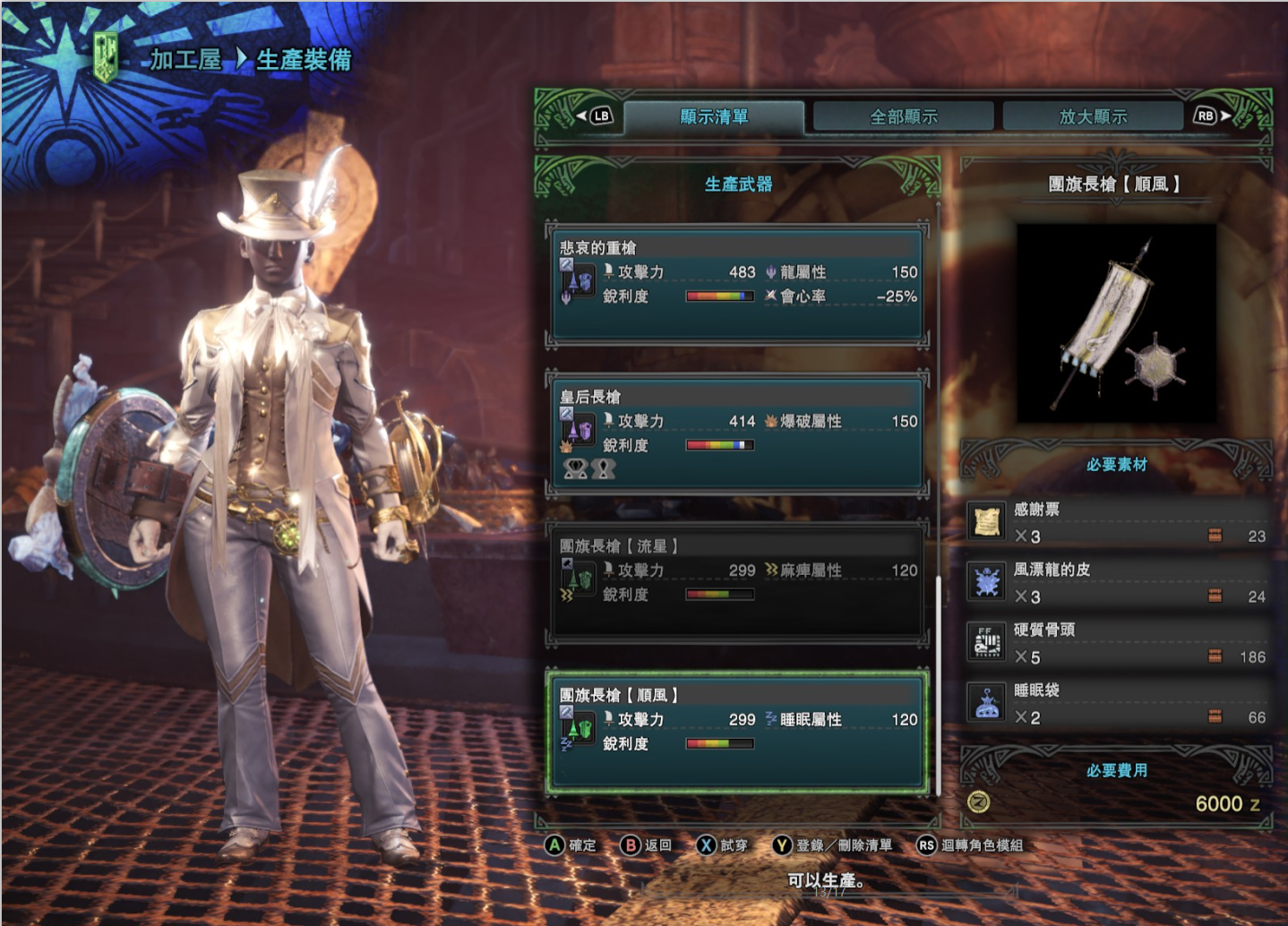The image size is (1288, 926).
Task: Click the 睡眠袋 material row
Action: (1117, 704)
